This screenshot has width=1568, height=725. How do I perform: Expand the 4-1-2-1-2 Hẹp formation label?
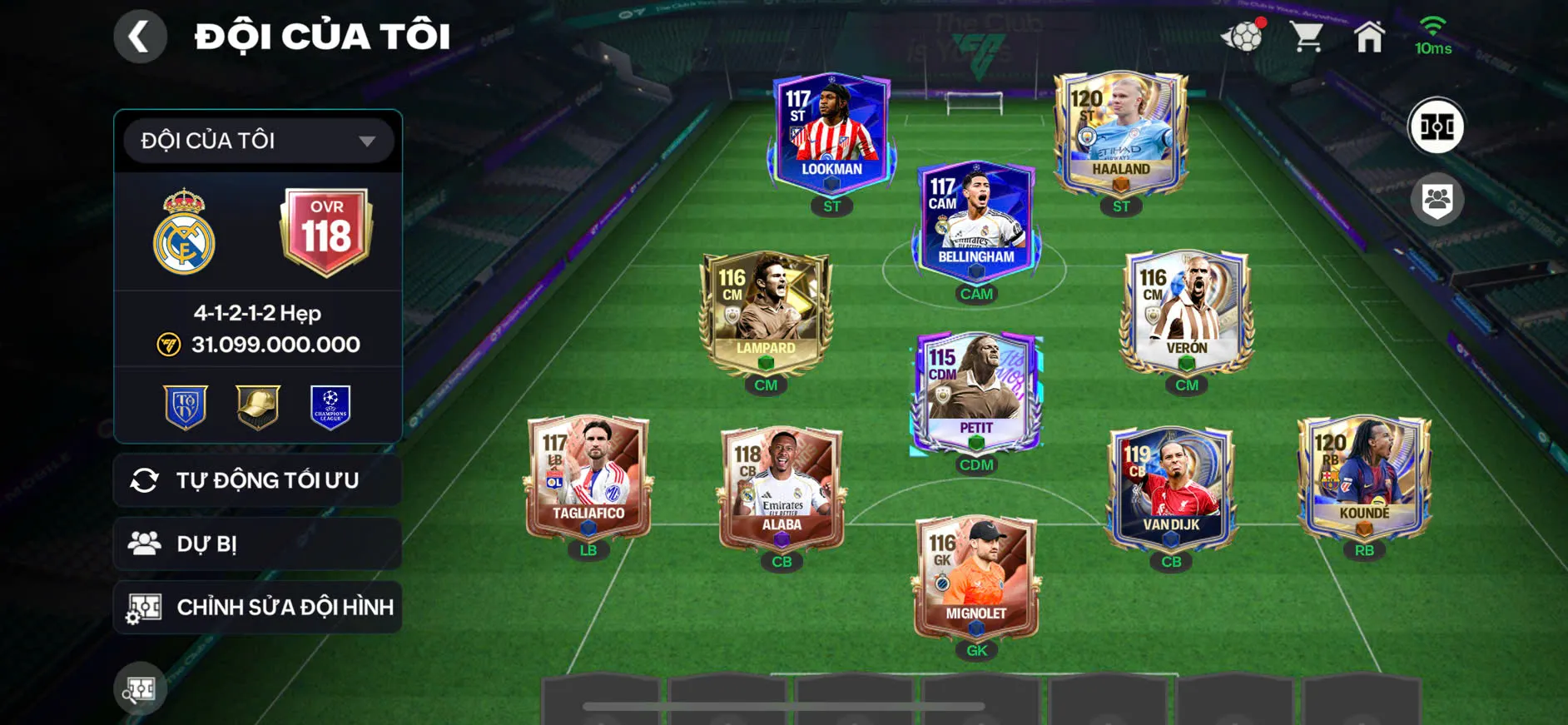(256, 315)
